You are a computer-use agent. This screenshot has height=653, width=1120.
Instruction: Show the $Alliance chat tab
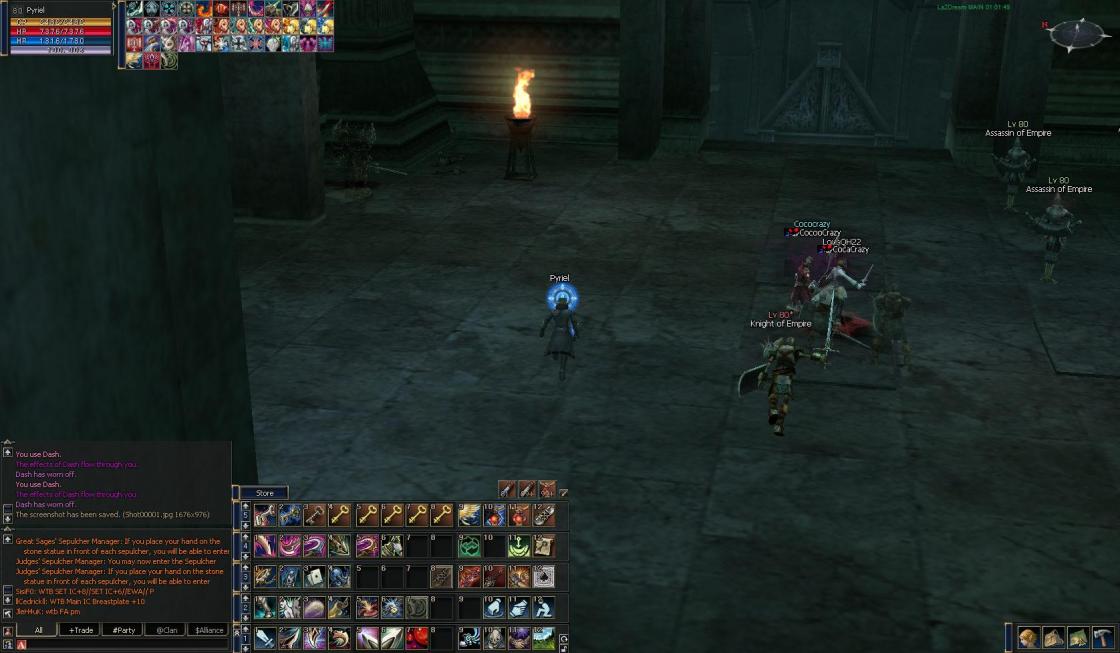pyautogui.click(x=208, y=630)
